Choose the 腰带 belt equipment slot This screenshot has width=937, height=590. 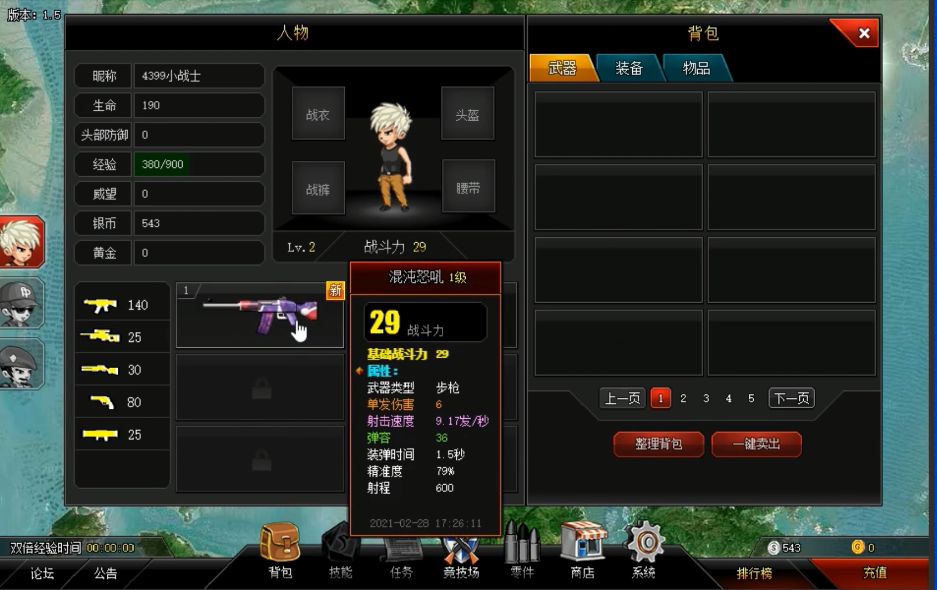coord(467,187)
